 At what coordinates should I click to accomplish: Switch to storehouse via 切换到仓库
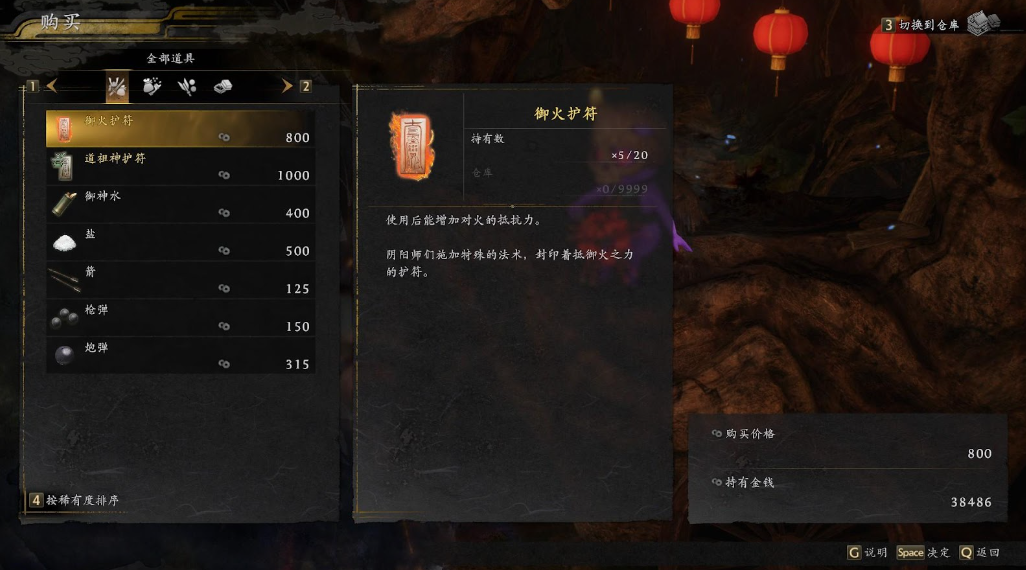930,25
